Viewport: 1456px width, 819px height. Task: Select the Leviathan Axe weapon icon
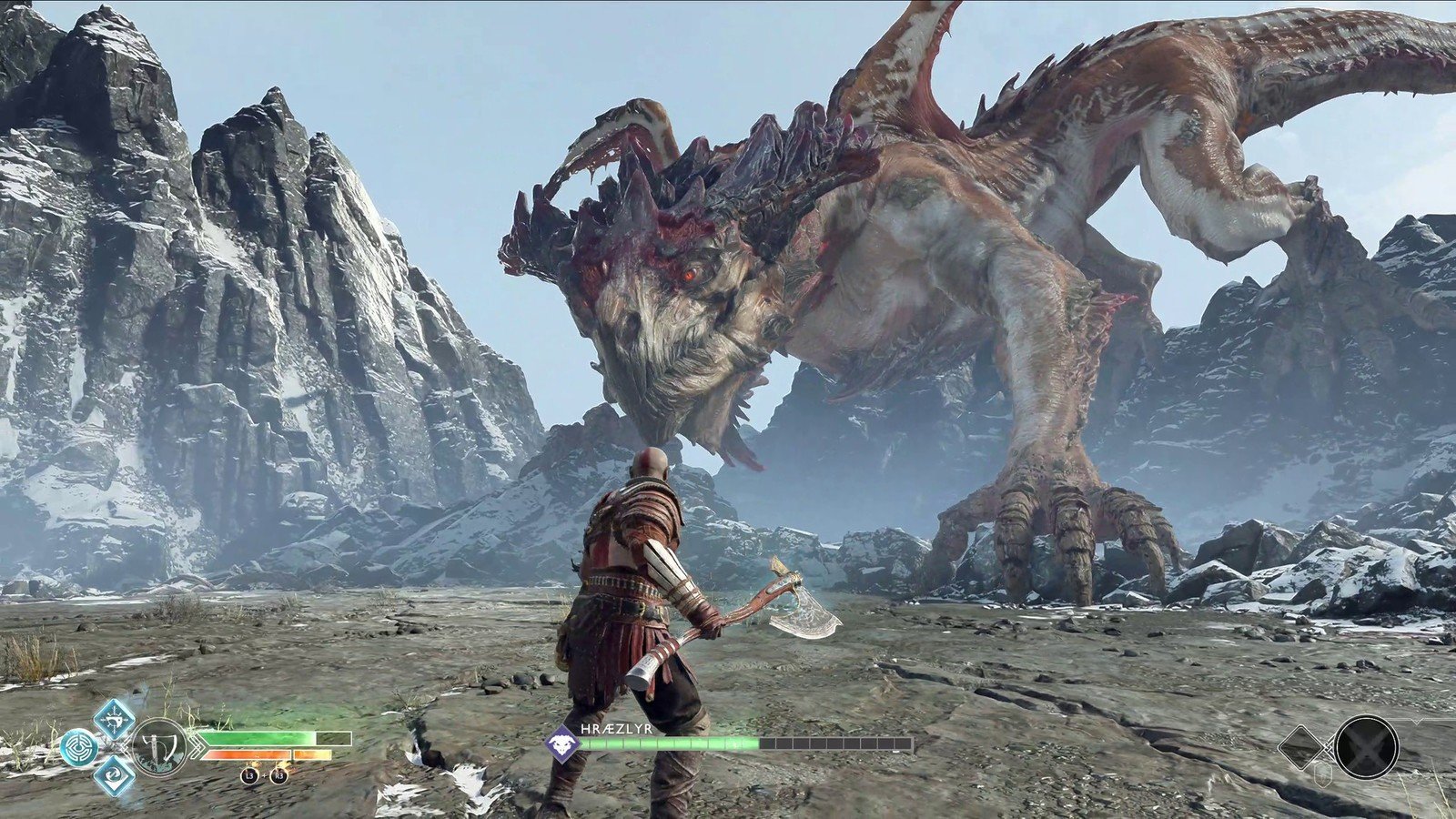[160, 747]
